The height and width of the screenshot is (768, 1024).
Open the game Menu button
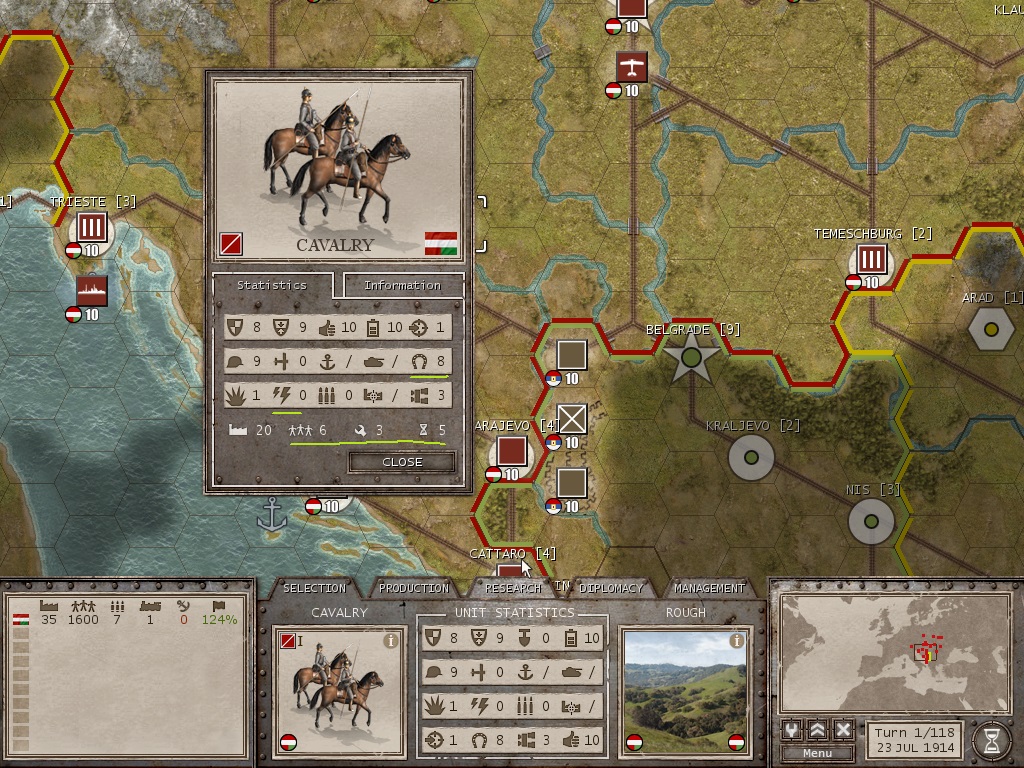(x=817, y=753)
